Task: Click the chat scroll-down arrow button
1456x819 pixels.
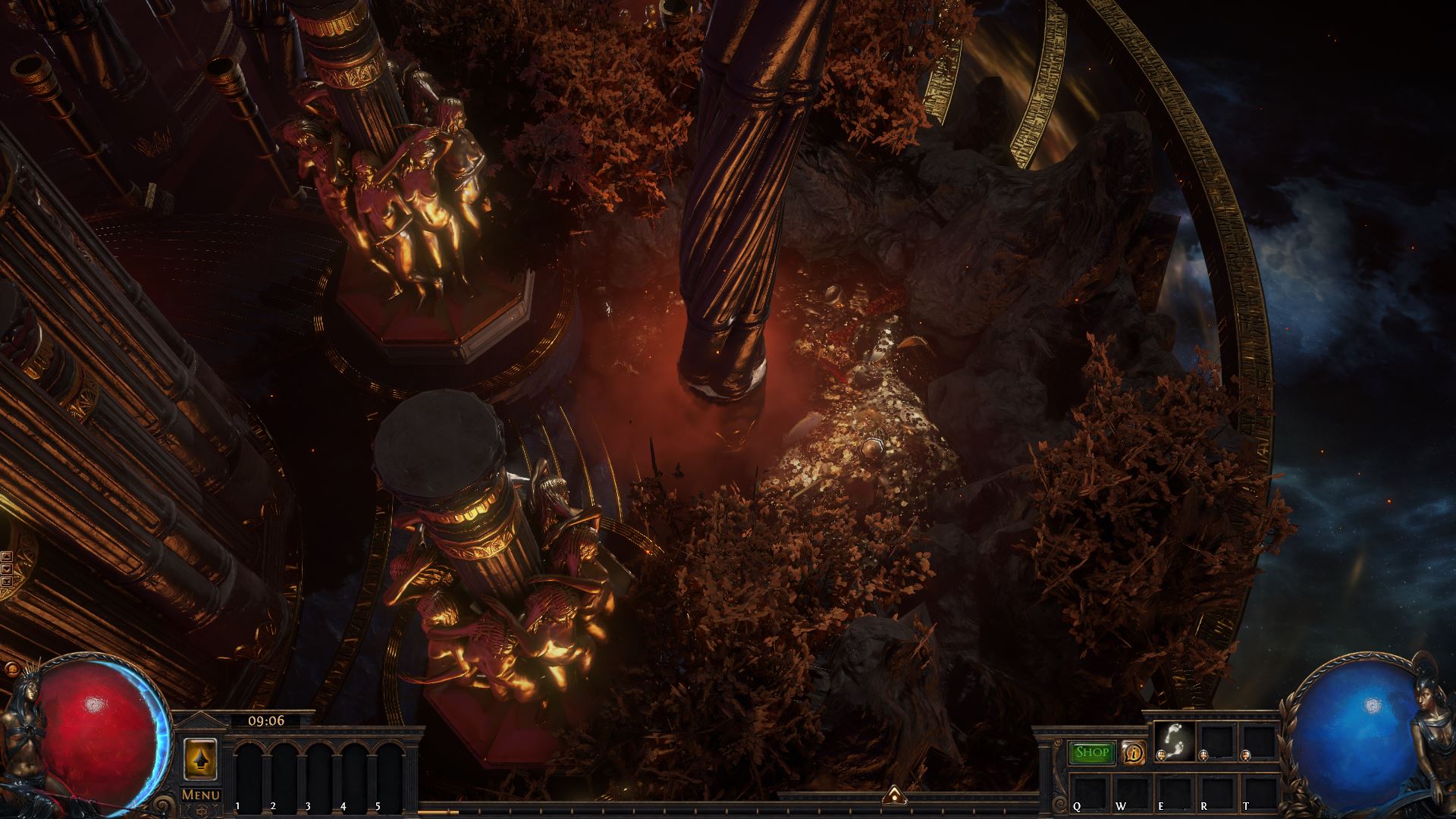Action: (x=7, y=570)
